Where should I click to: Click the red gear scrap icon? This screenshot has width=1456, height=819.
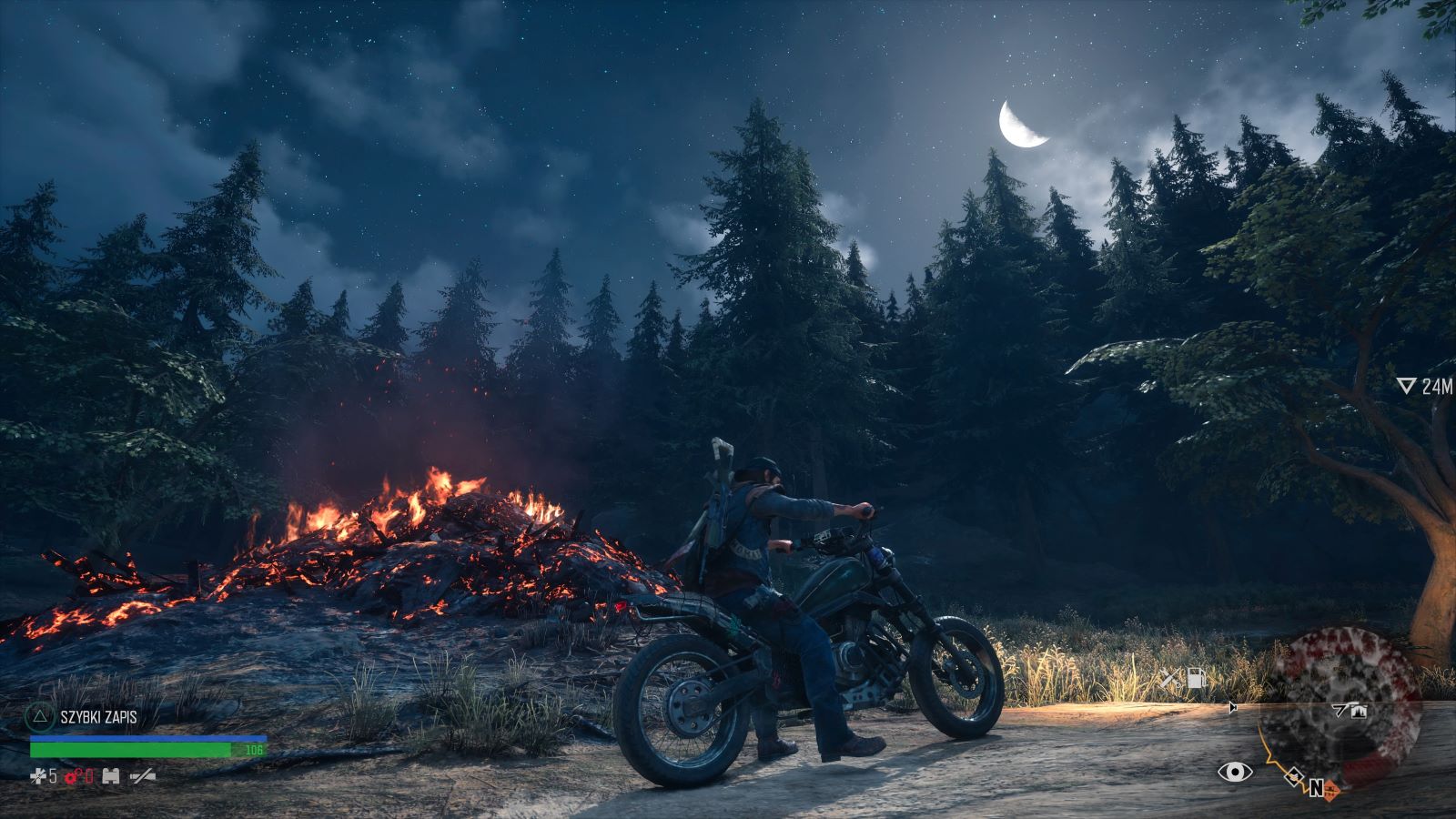click(76, 776)
